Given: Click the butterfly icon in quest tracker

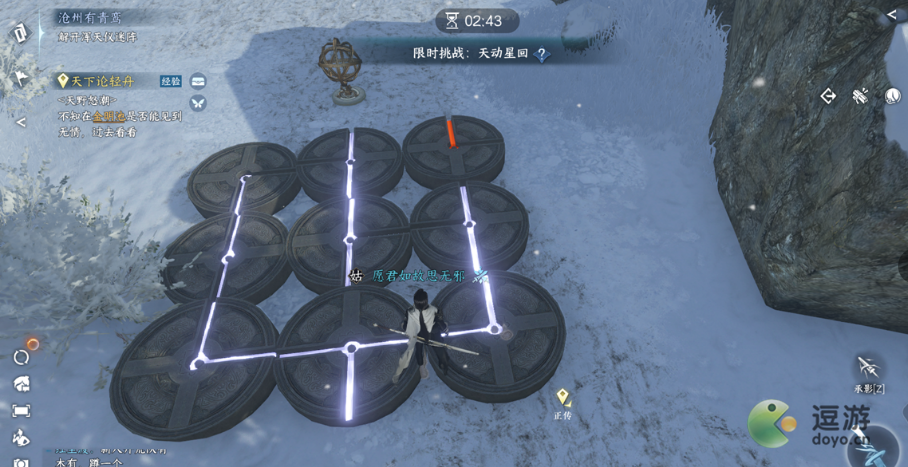Looking at the screenshot, I should [198, 103].
